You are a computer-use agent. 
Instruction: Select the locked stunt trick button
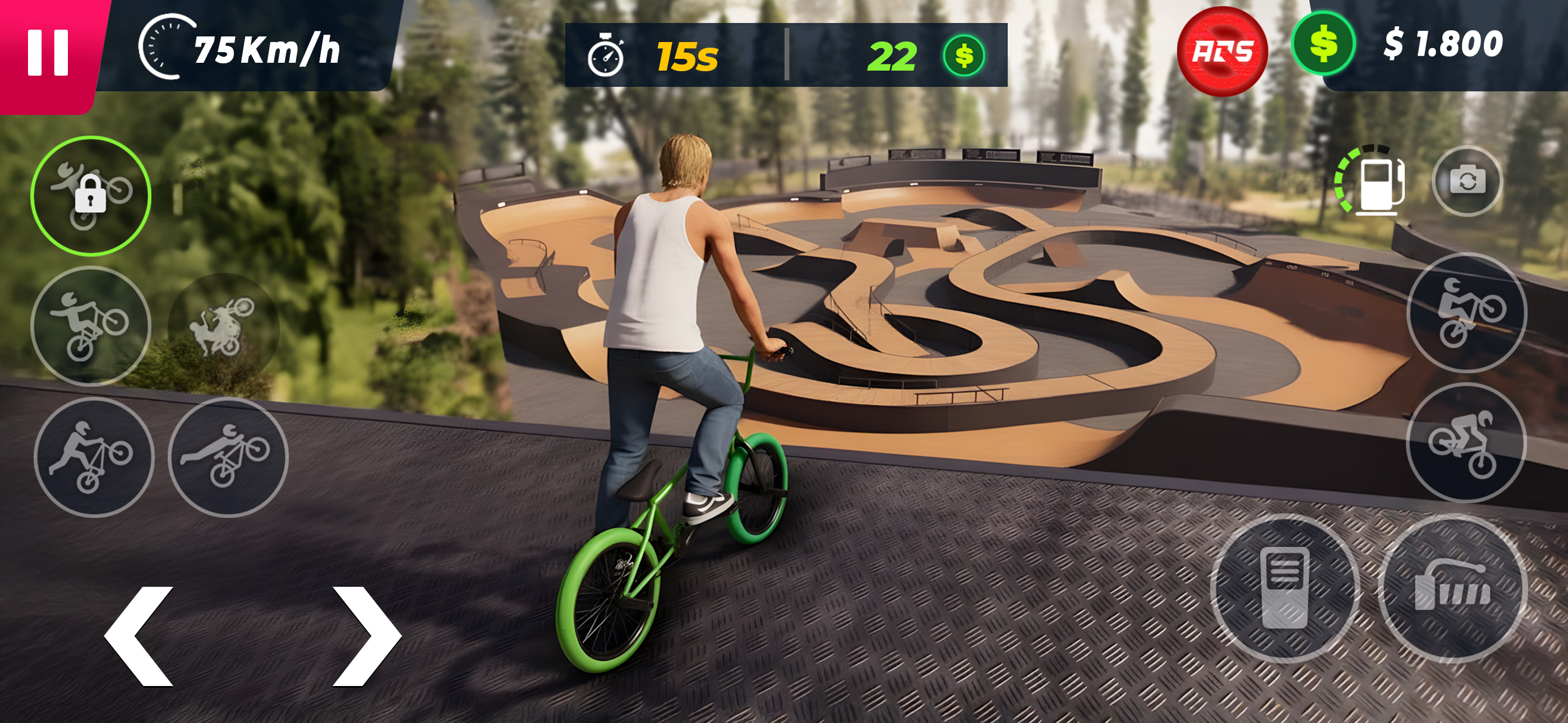tap(91, 196)
